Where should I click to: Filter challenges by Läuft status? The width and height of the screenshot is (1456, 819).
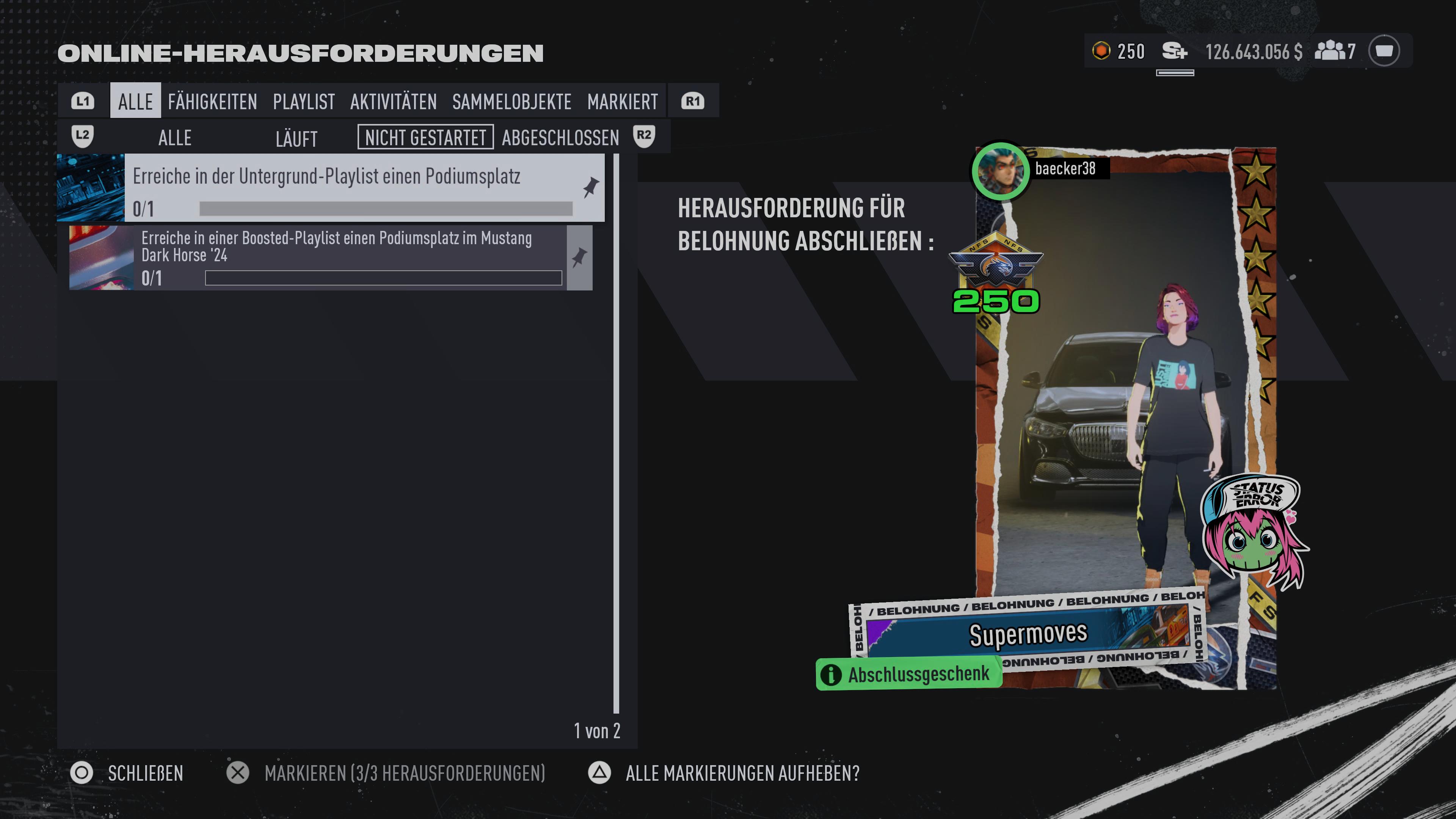pyautogui.click(x=296, y=138)
